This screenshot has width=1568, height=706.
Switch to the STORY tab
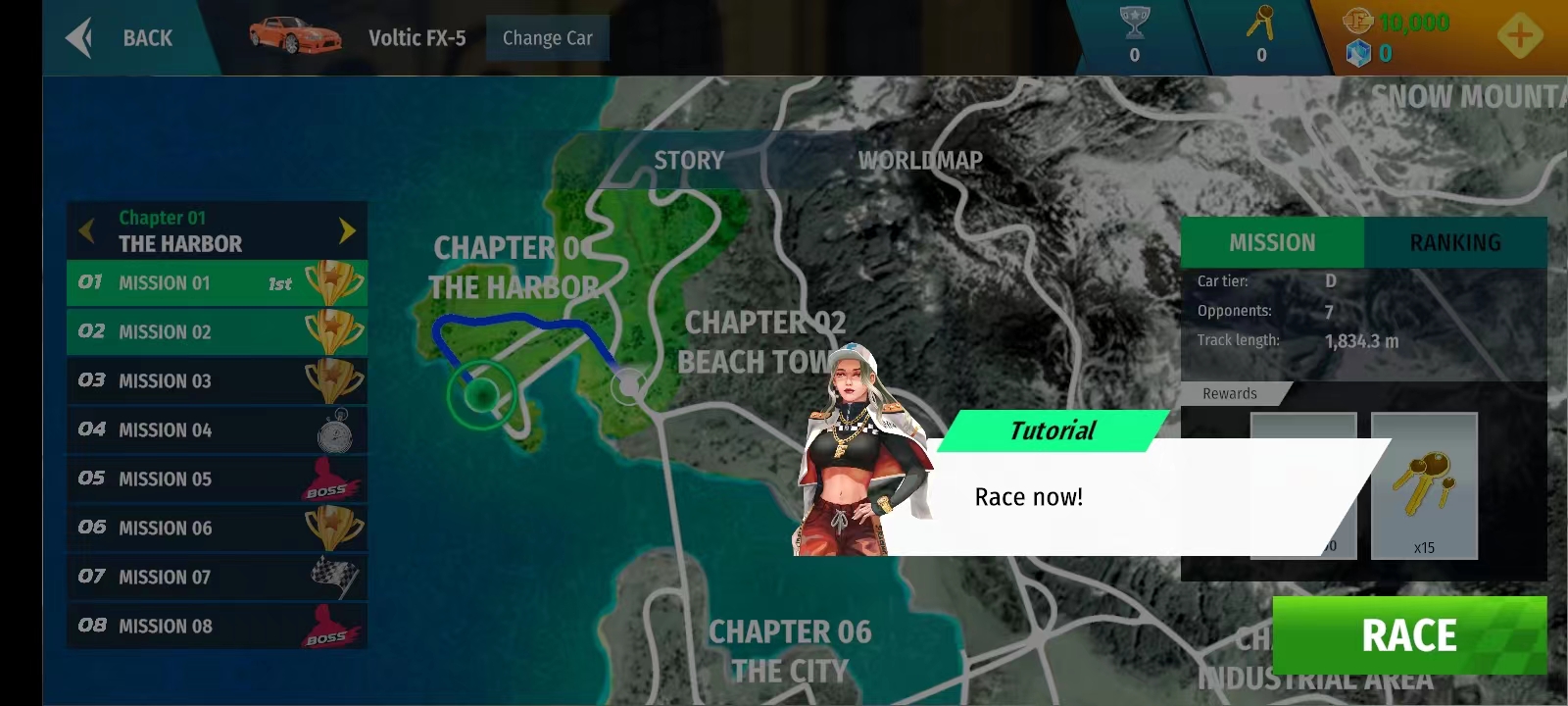coord(688,160)
